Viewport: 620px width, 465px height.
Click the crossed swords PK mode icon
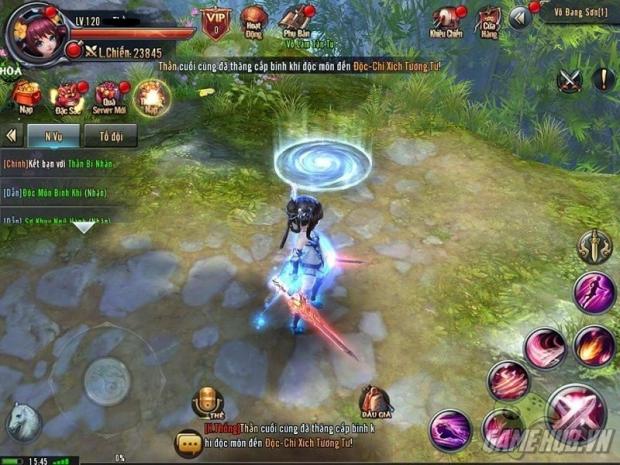coord(569,81)
